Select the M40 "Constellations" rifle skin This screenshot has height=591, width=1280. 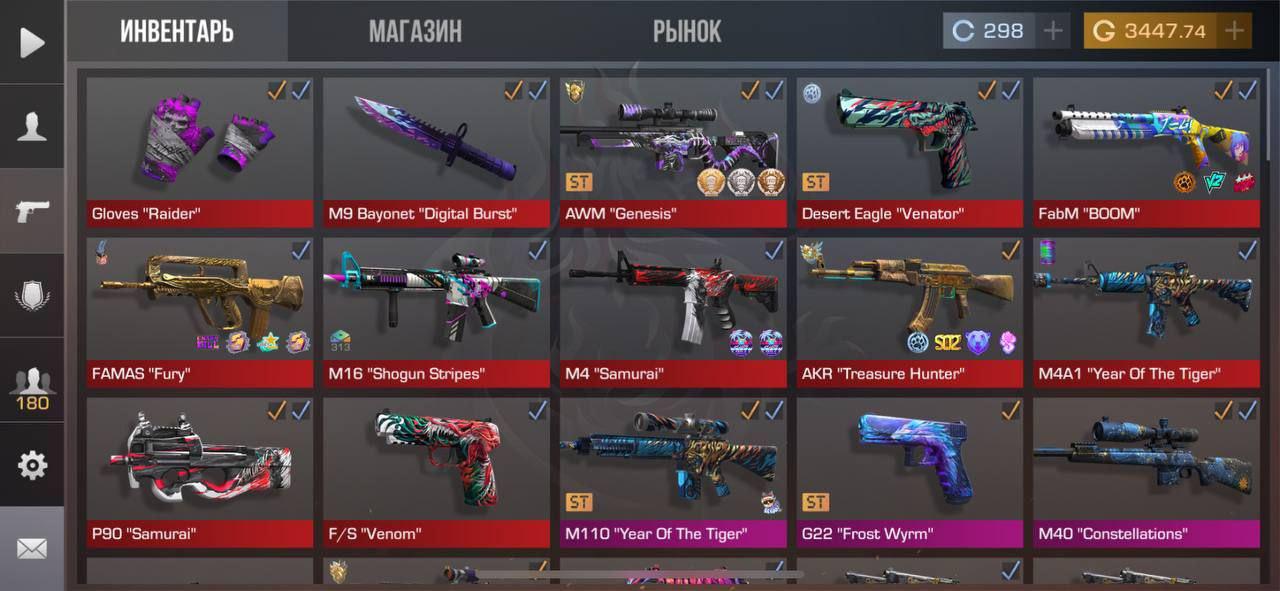point(1146,471)
